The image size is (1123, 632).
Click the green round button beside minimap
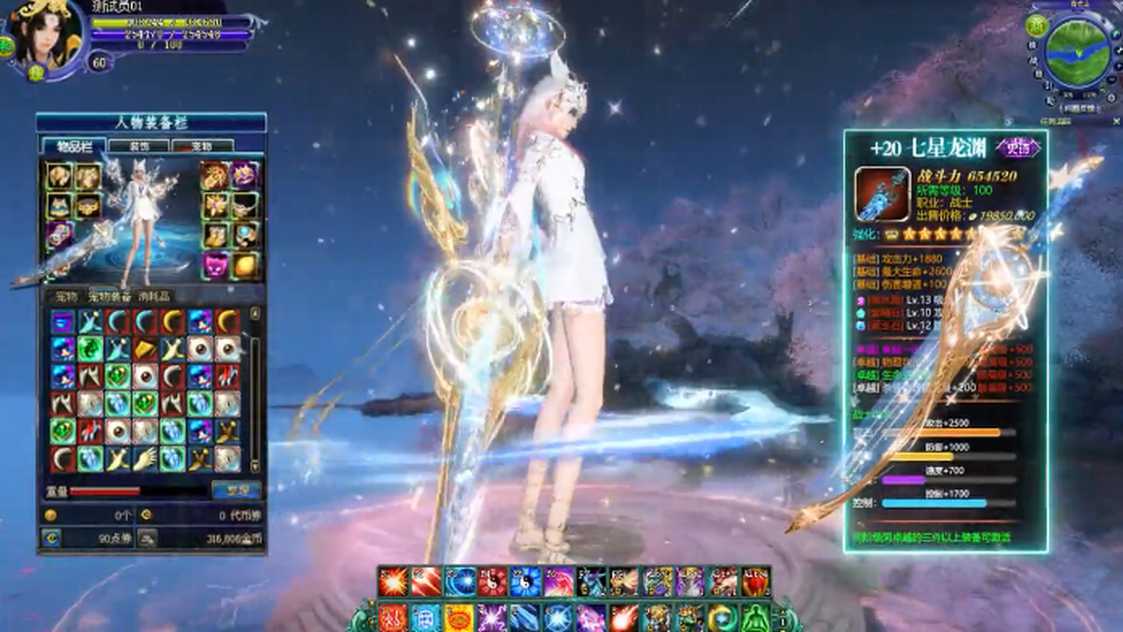1037,26
